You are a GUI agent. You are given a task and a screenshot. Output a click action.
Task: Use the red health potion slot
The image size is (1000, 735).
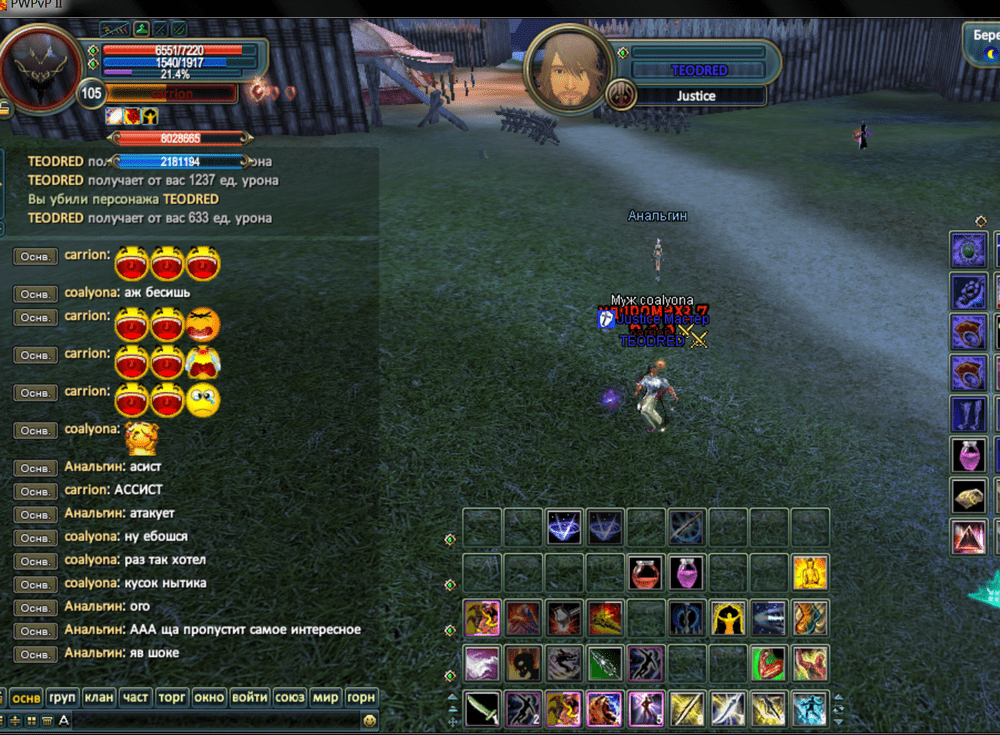coord(647,573)
